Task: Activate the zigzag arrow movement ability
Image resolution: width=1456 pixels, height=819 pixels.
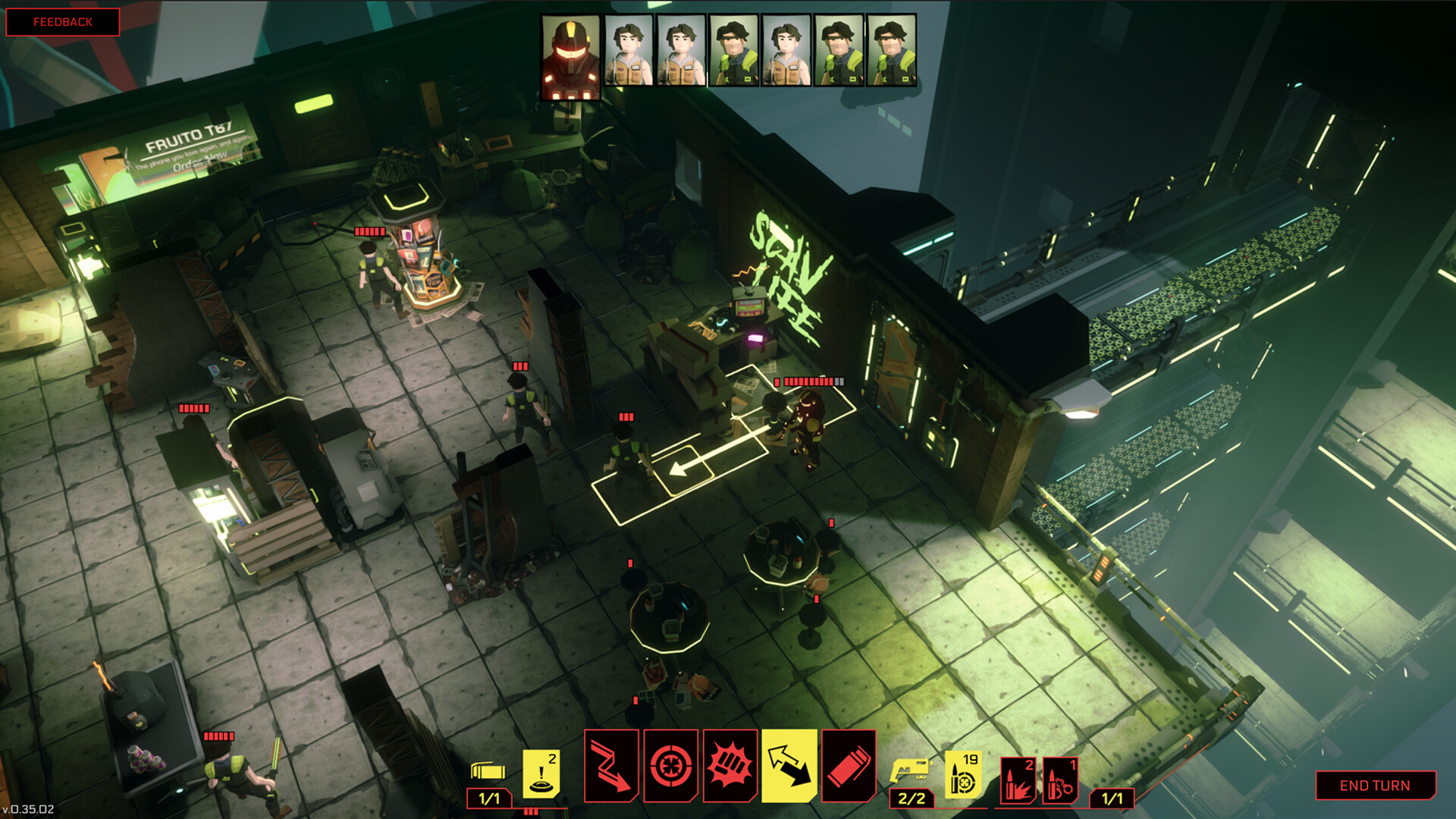Action: click(611, 766)
